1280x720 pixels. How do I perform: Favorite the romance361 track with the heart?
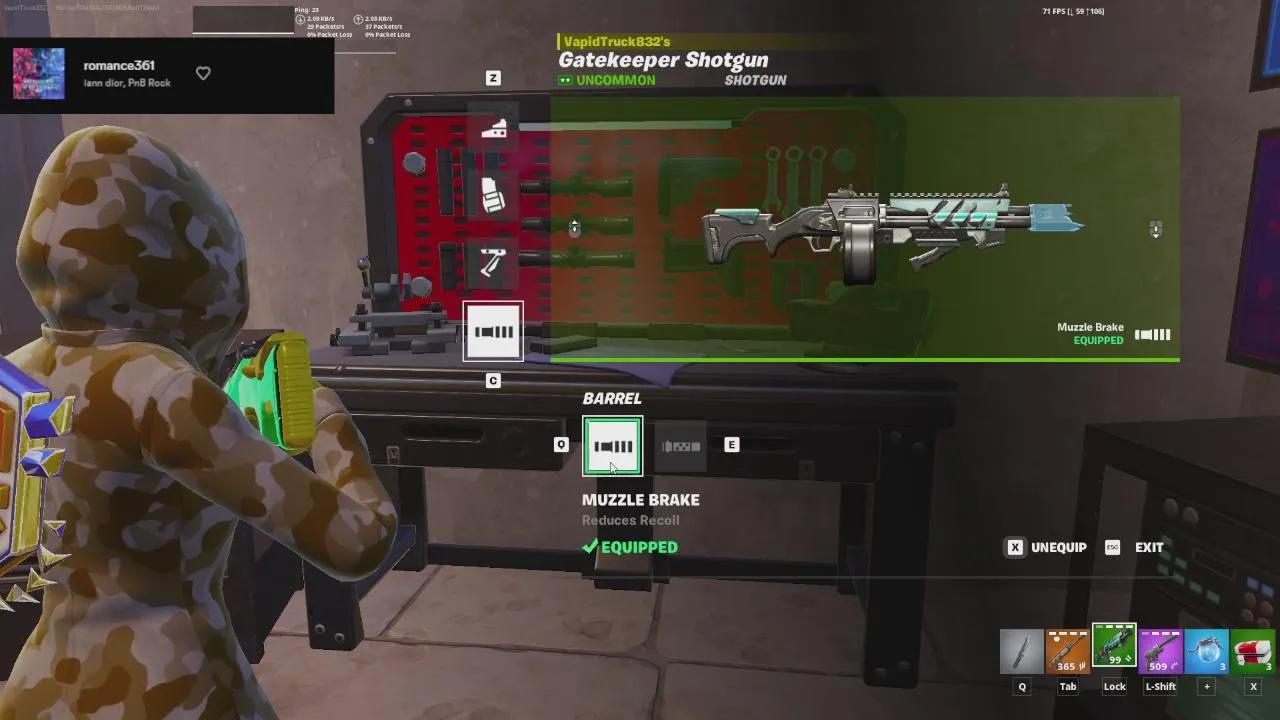(203, 73)
